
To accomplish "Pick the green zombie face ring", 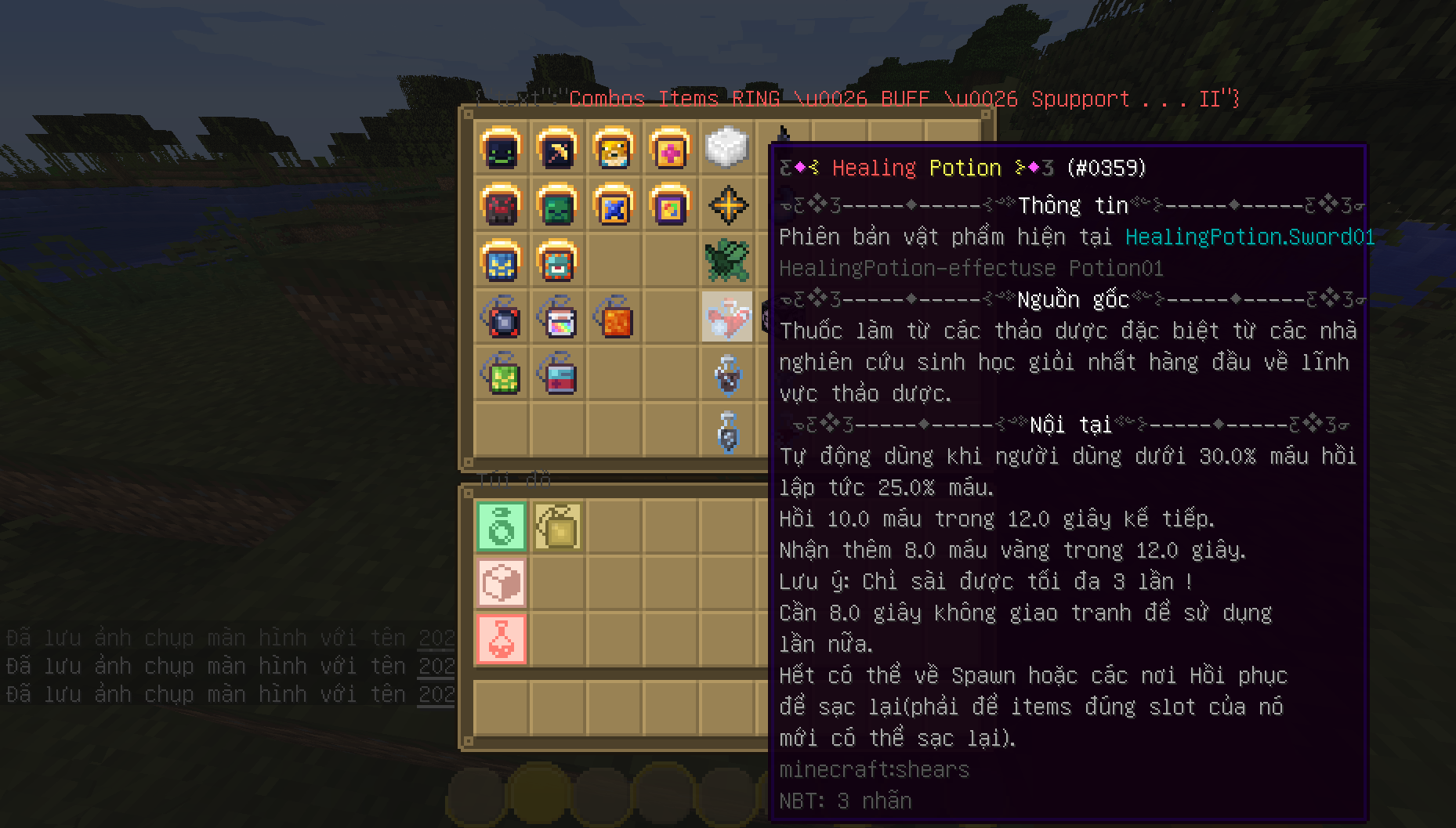I will click(x=557, y=205).
